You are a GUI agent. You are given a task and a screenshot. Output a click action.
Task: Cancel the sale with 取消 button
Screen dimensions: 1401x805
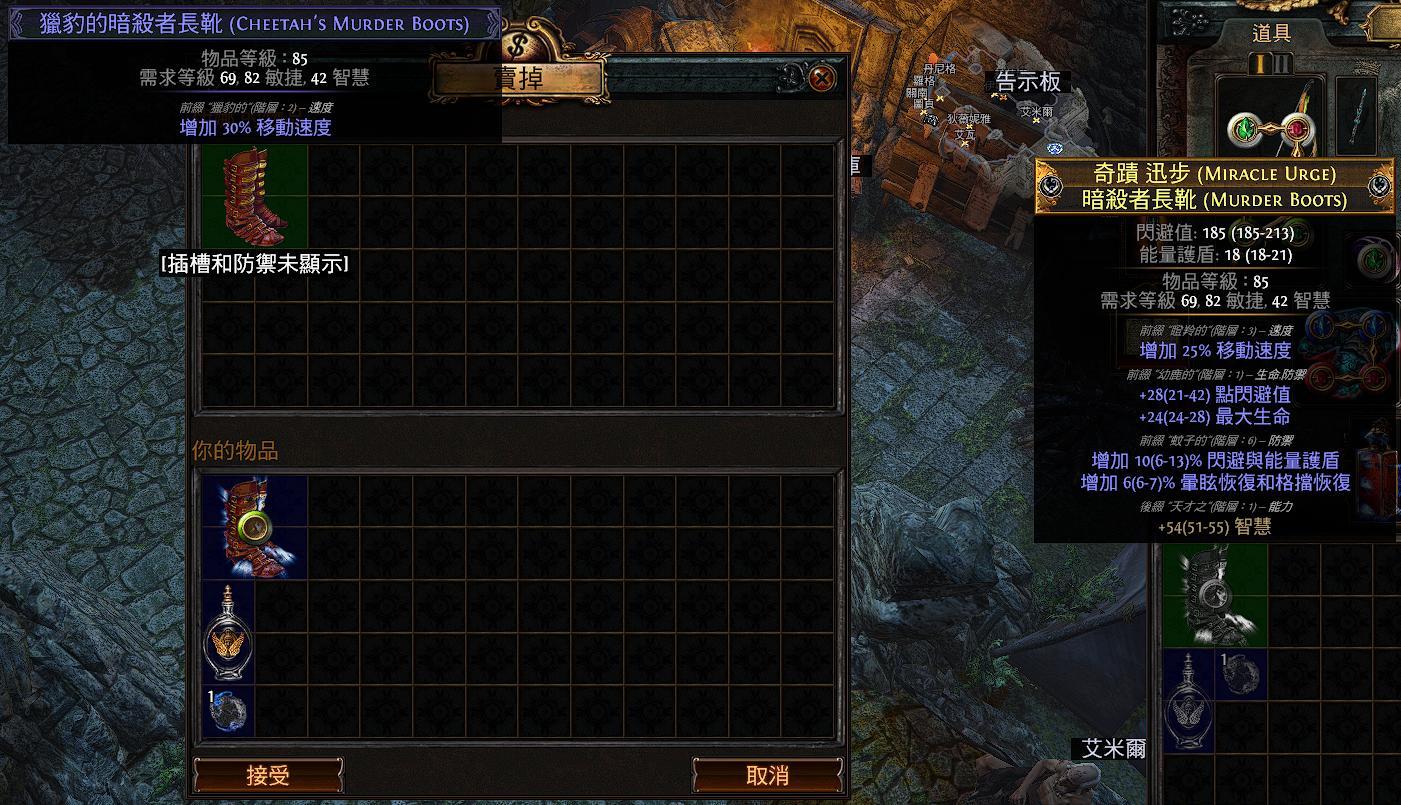(x=767, y=775)
